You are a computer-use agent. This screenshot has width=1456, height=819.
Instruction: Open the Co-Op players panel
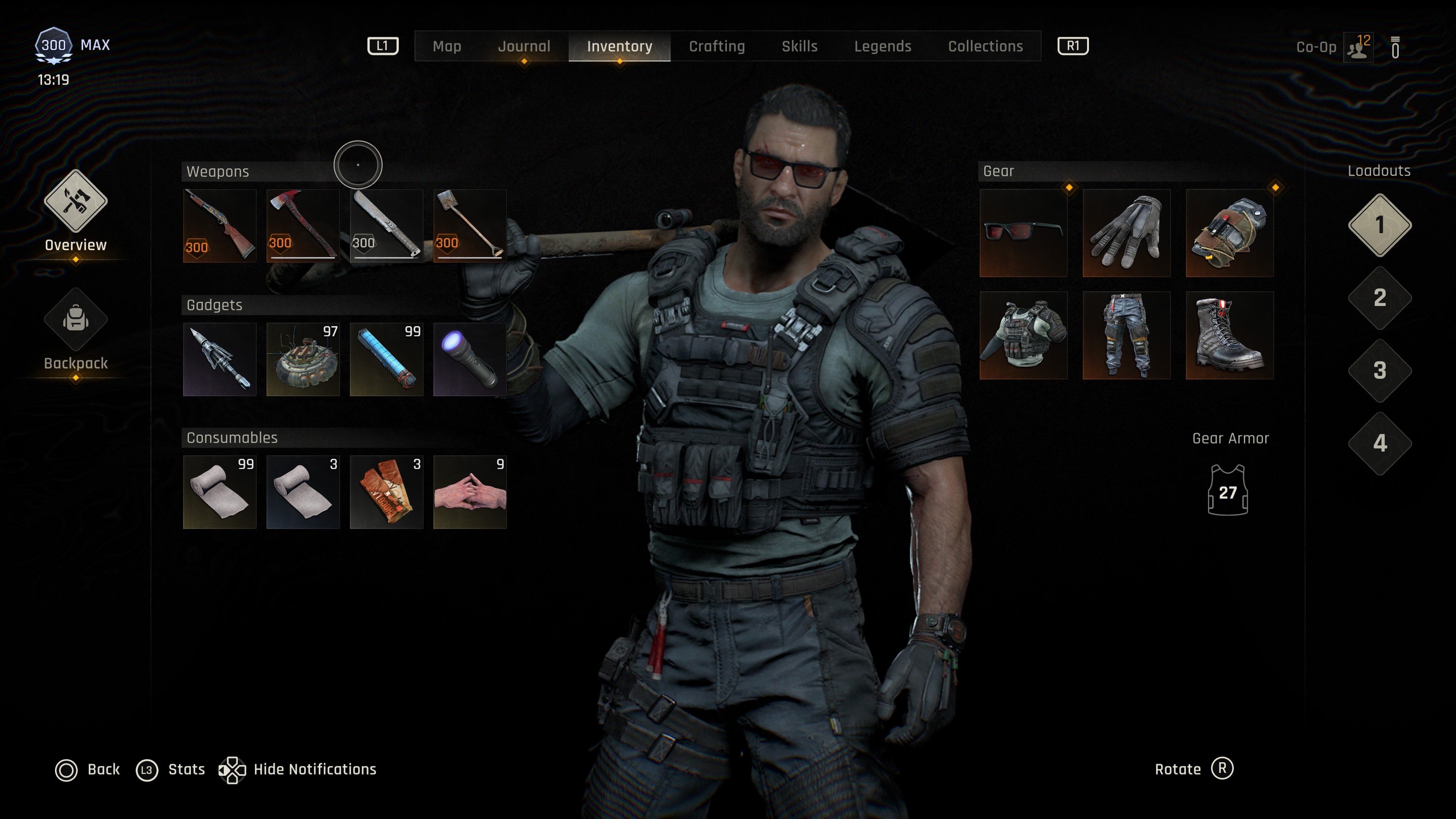pyautogui.click(x=1358, y=47)
